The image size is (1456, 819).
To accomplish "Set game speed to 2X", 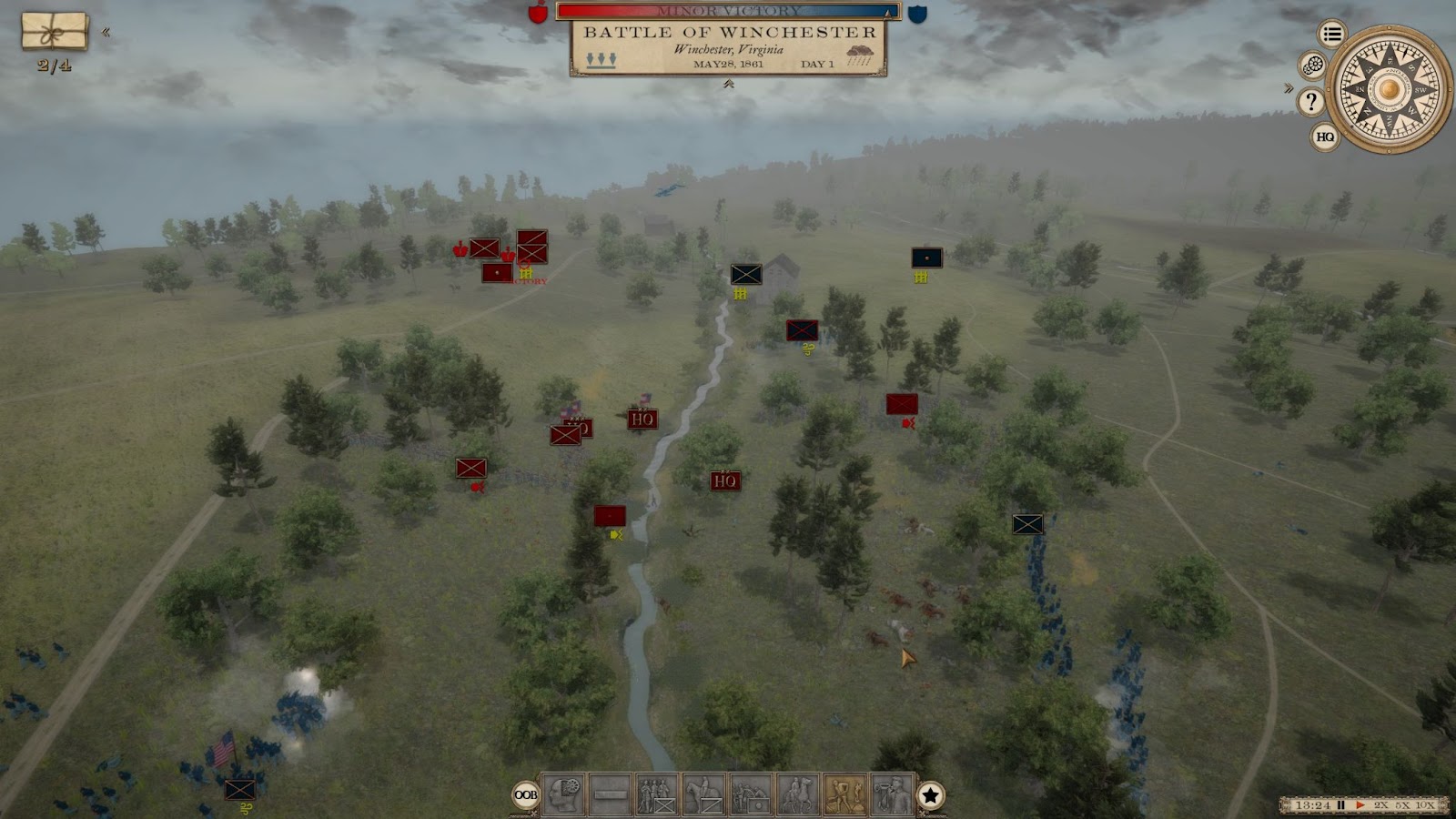I will coord(1381,805).
